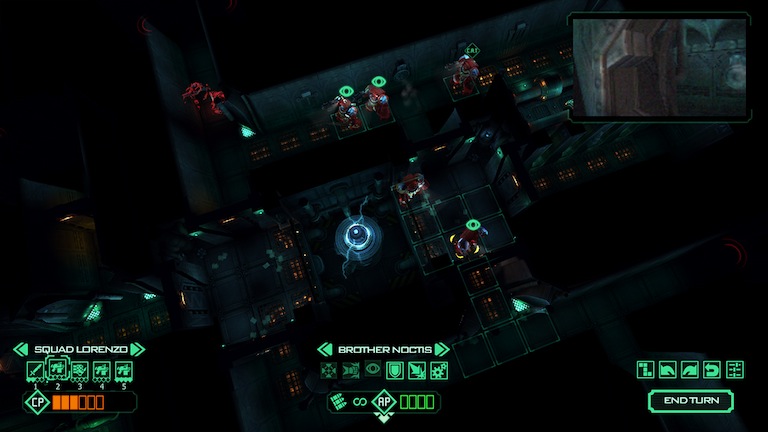Click the shoulder-cam view thumbnail
Screen dimensions: 768x432
tap(659, 66)
